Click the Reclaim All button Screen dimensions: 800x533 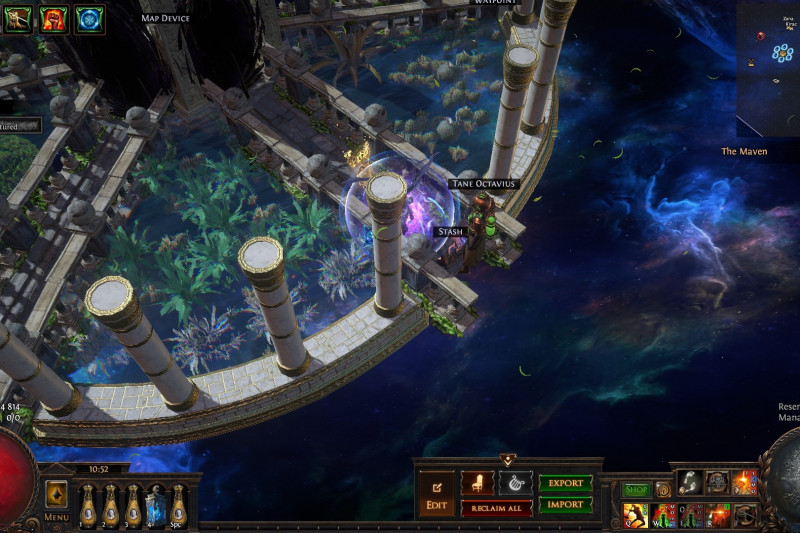click(496, 509)
